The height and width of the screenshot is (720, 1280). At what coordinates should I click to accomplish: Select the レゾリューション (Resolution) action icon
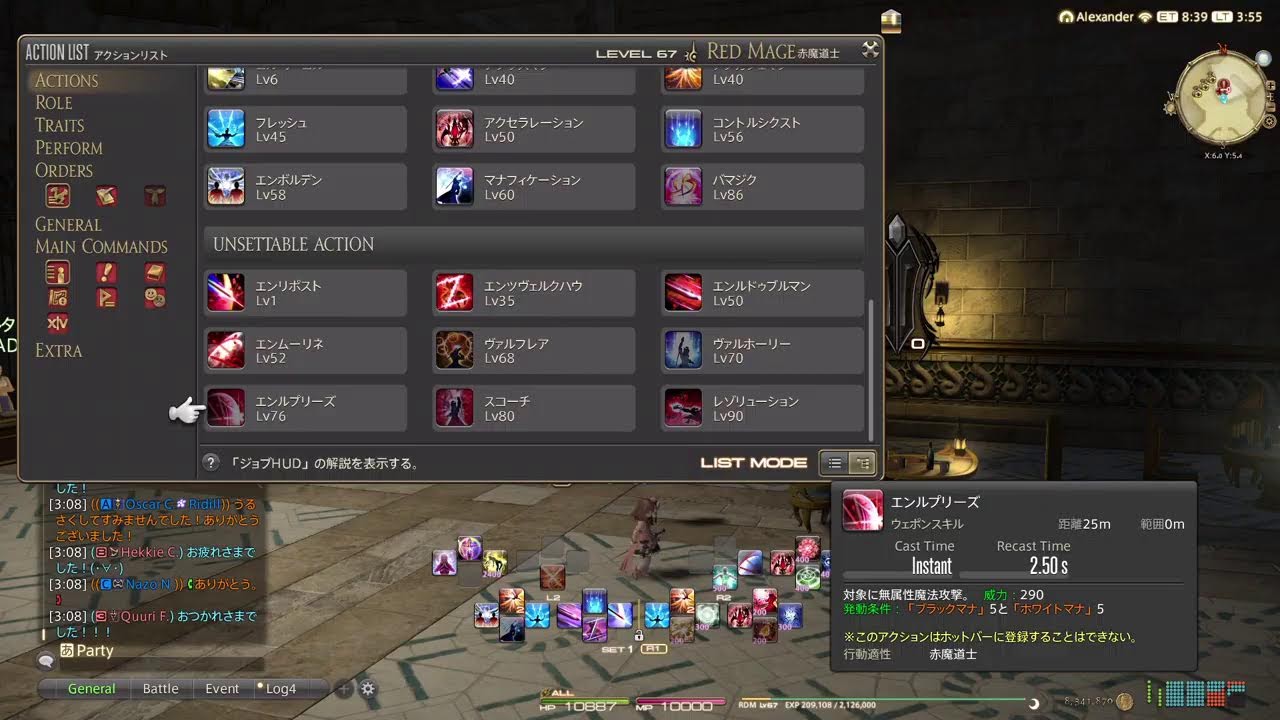pyautogui.click(x=683, y=407)
